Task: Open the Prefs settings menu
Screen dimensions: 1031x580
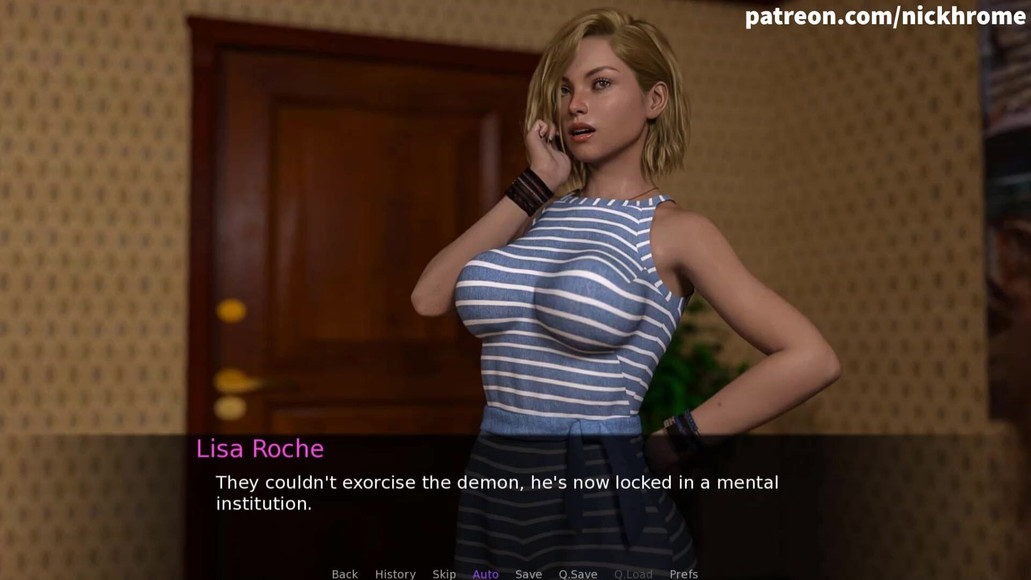Action: 684,574
